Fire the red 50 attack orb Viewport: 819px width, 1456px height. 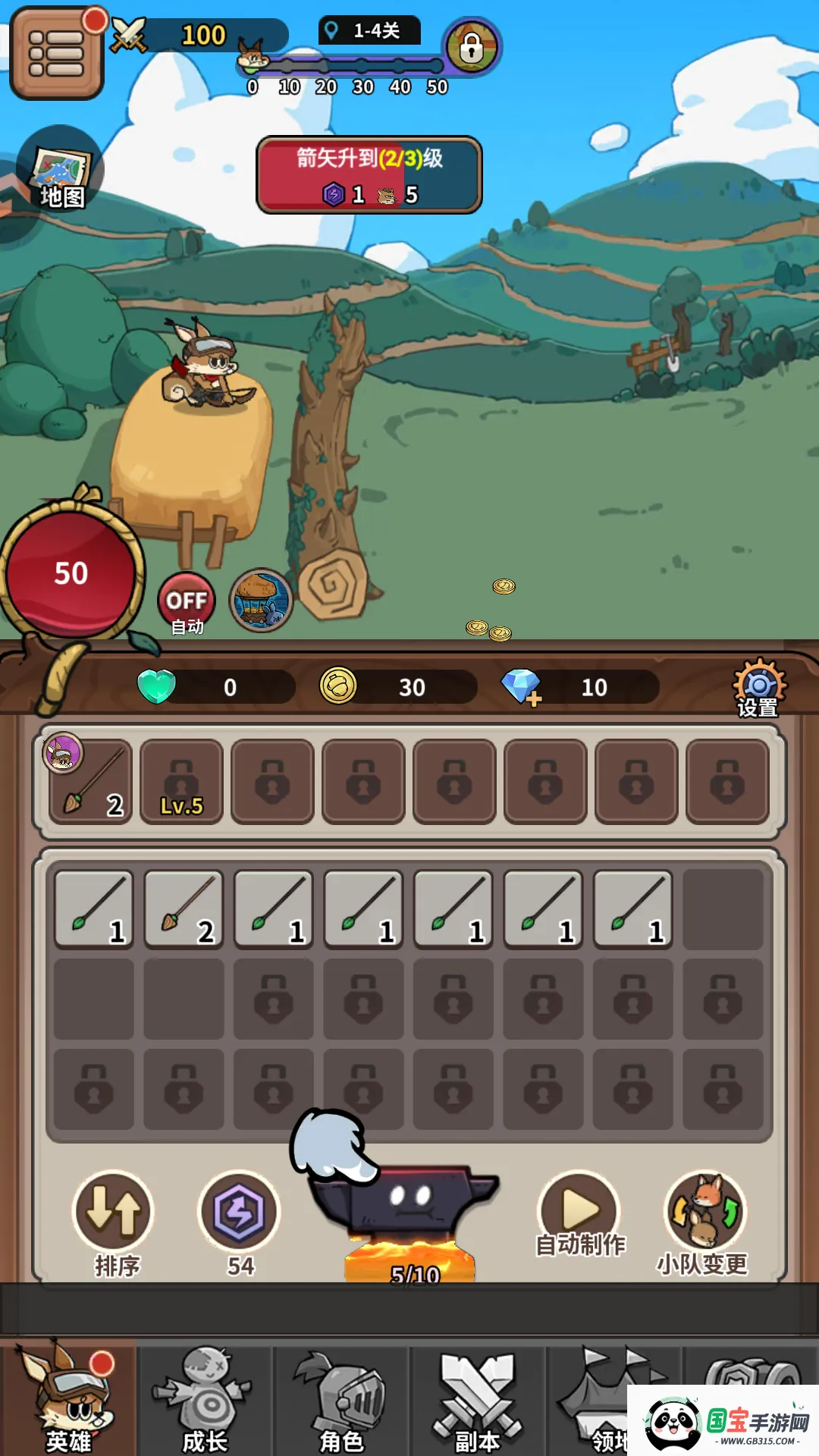coord(71,574)
